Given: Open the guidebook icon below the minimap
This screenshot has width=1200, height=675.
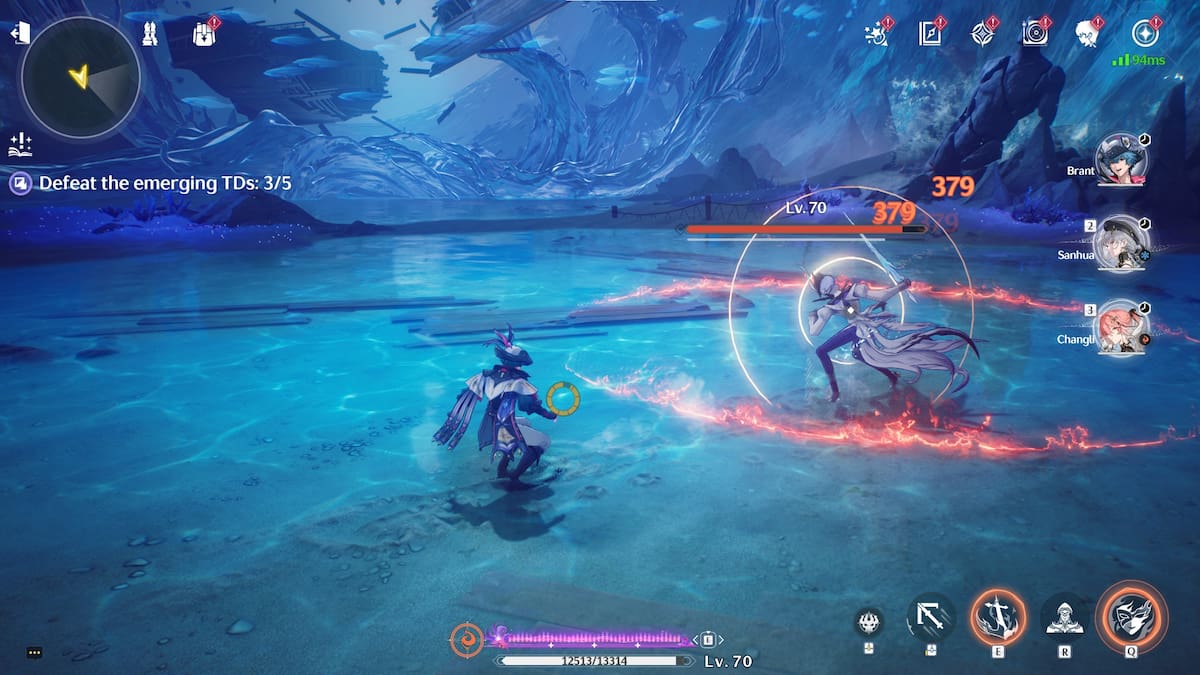Looking at the screenshot, I should tap(19, 144).
